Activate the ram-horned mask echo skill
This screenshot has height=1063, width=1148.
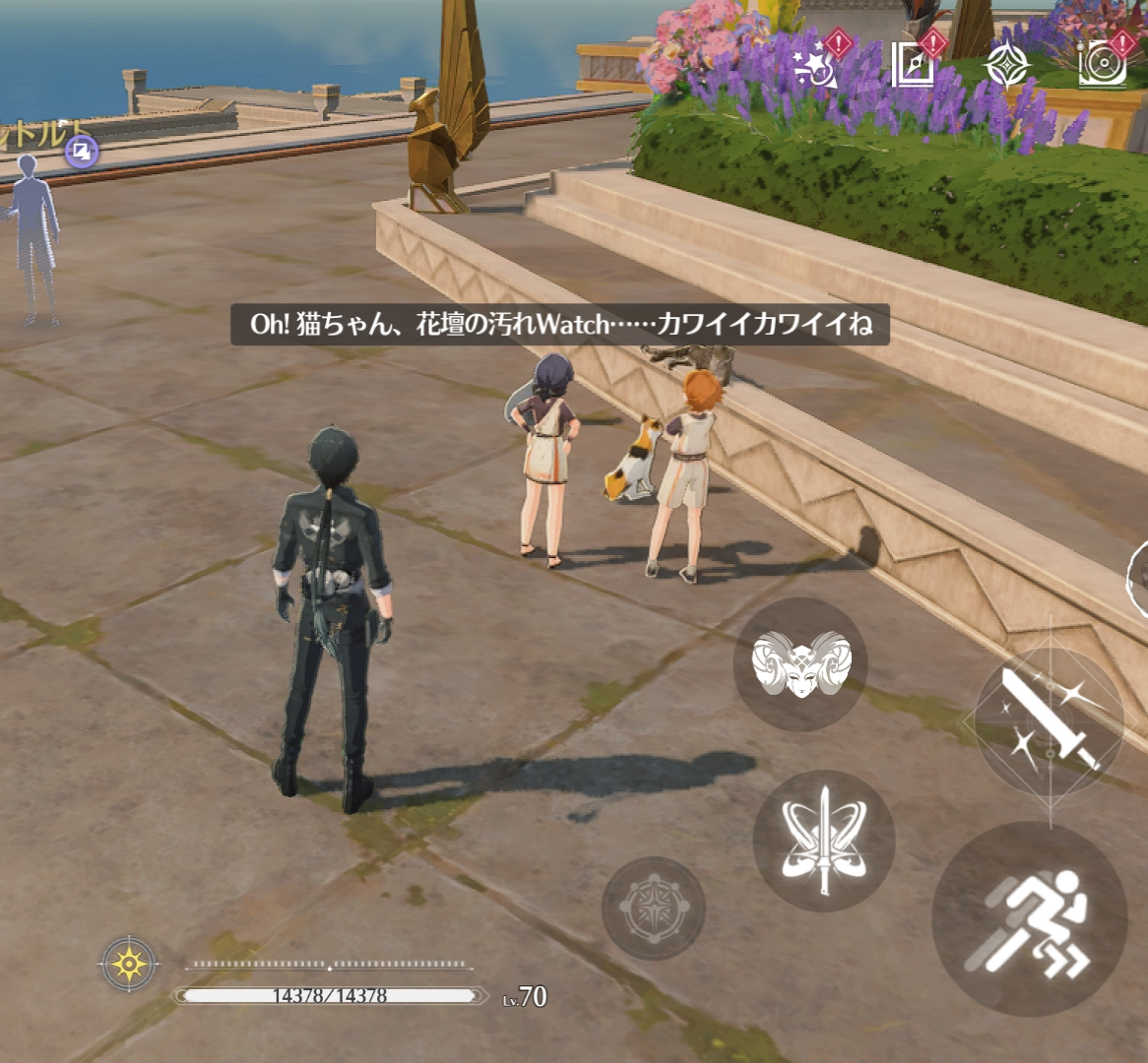(x=799, y=663)
